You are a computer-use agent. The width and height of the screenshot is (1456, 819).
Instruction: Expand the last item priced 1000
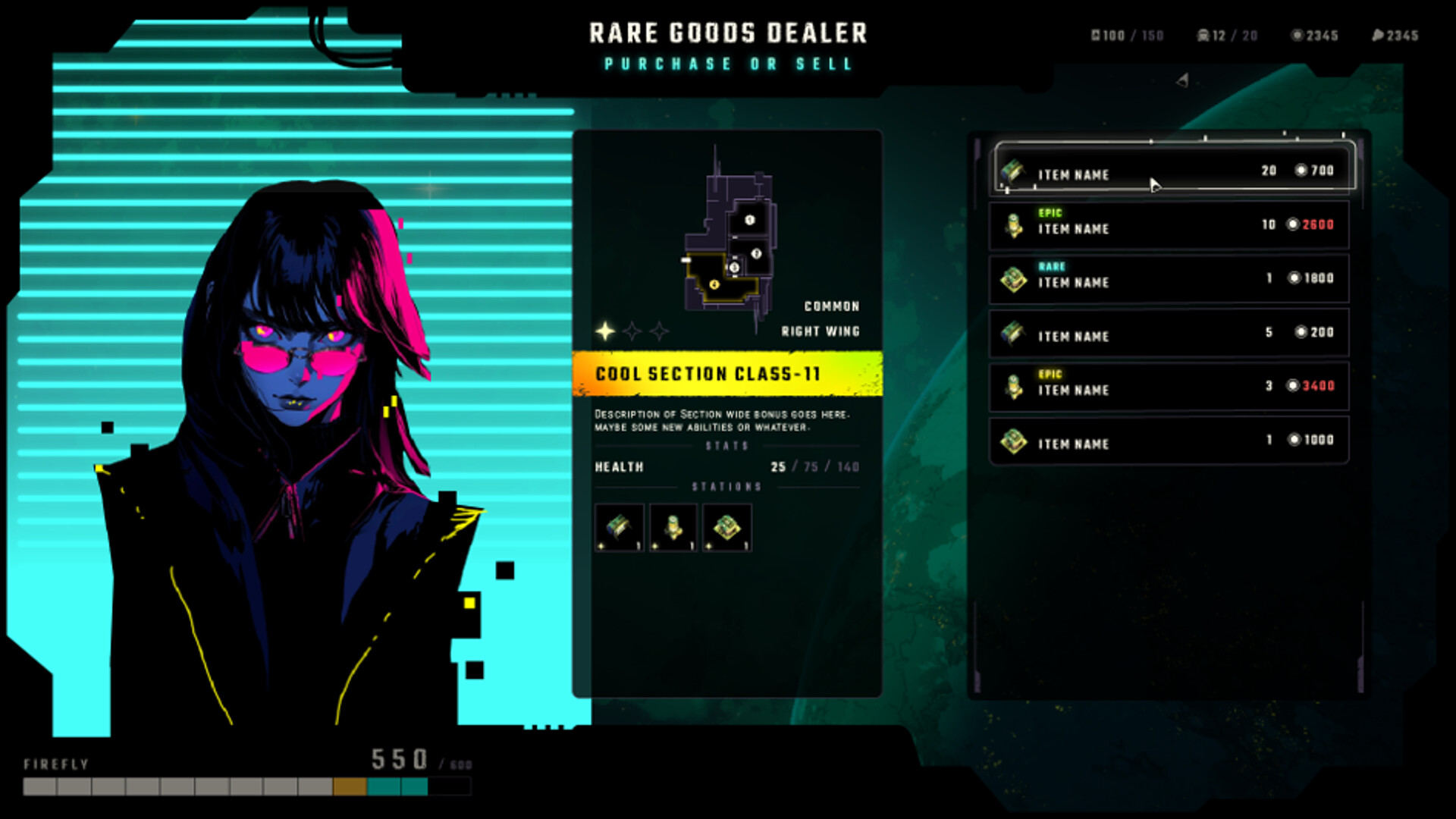(1168, 441)
